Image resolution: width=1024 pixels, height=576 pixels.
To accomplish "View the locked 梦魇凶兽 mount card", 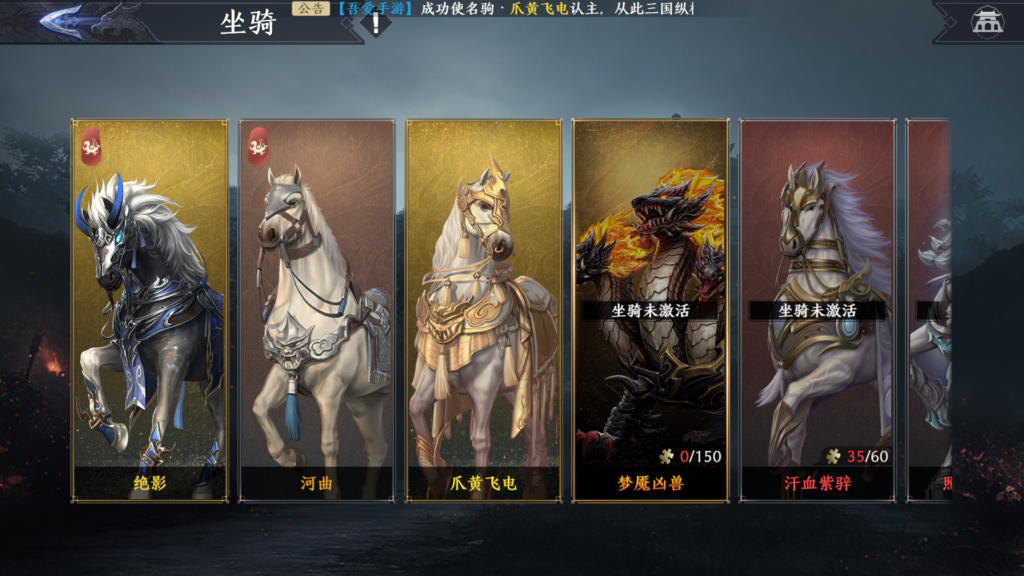I will [650, 310].
